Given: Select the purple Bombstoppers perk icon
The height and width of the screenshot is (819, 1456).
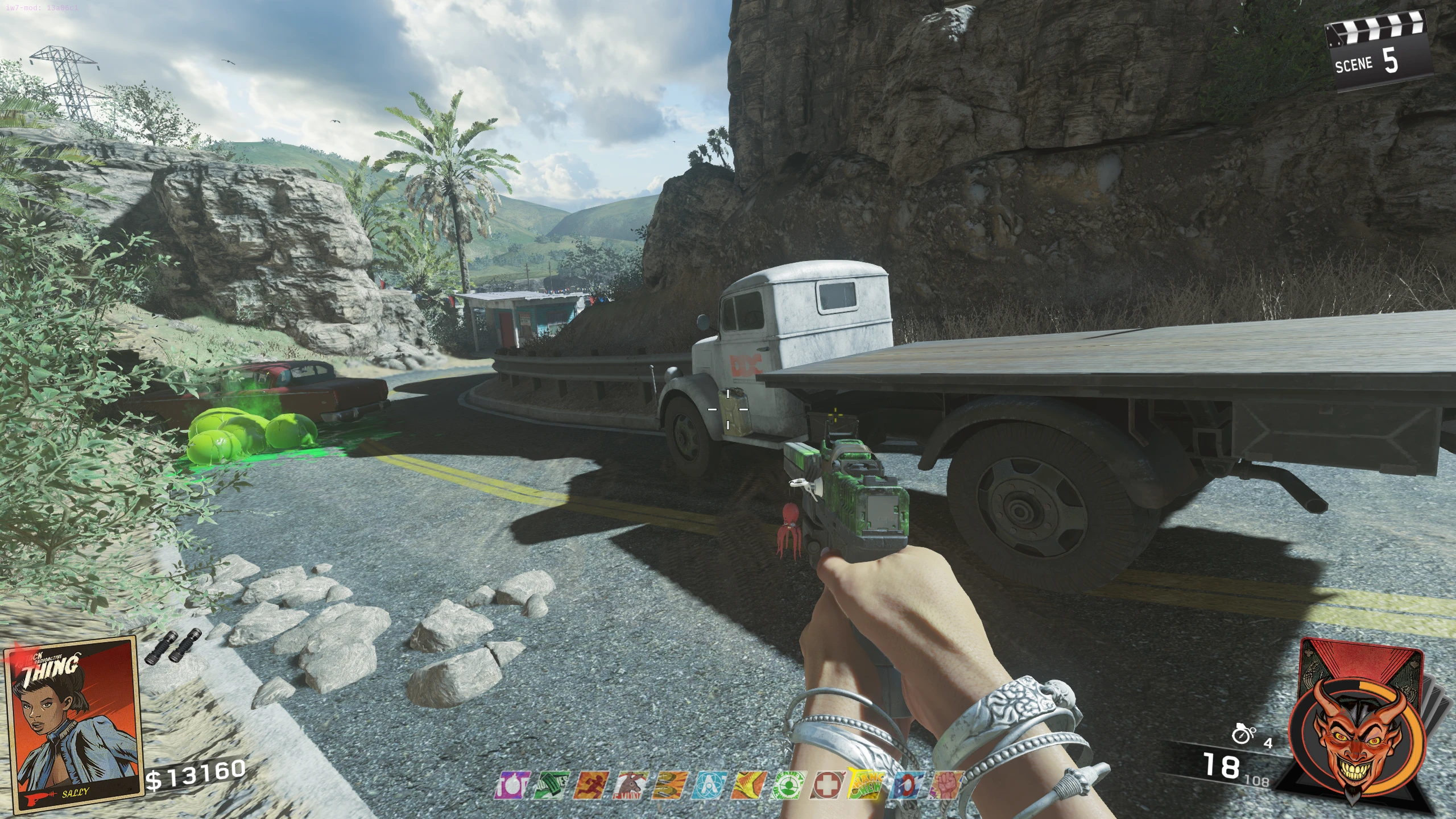Looking at the screenshot, I should [514, 785].
